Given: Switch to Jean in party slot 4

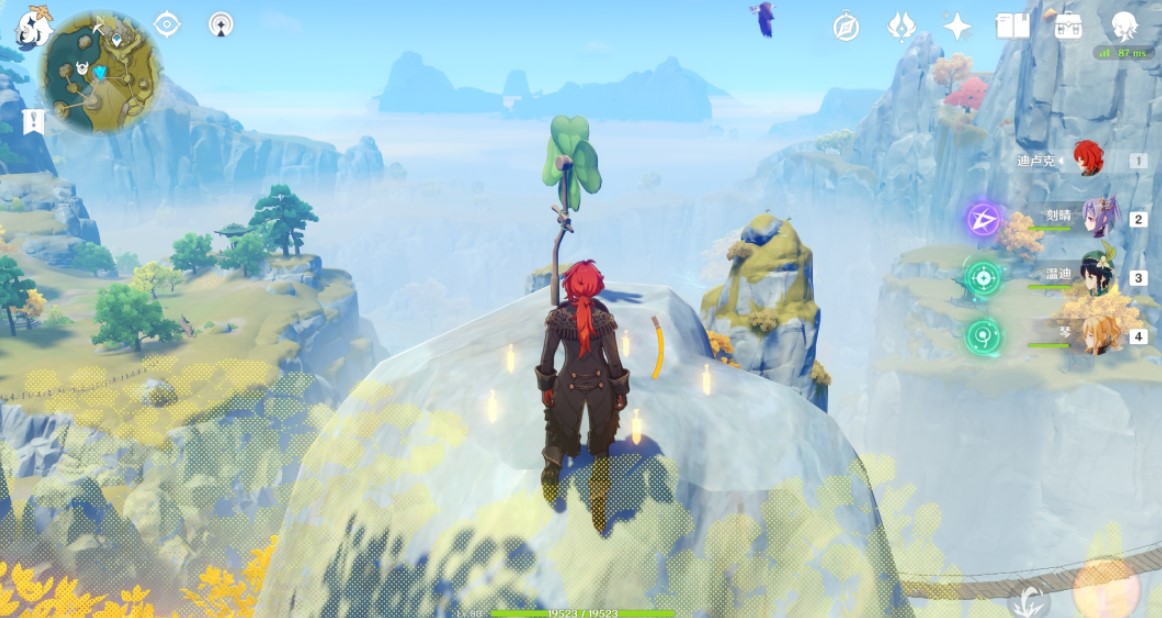Looking at the screenshot, I should pos(1097,336).
